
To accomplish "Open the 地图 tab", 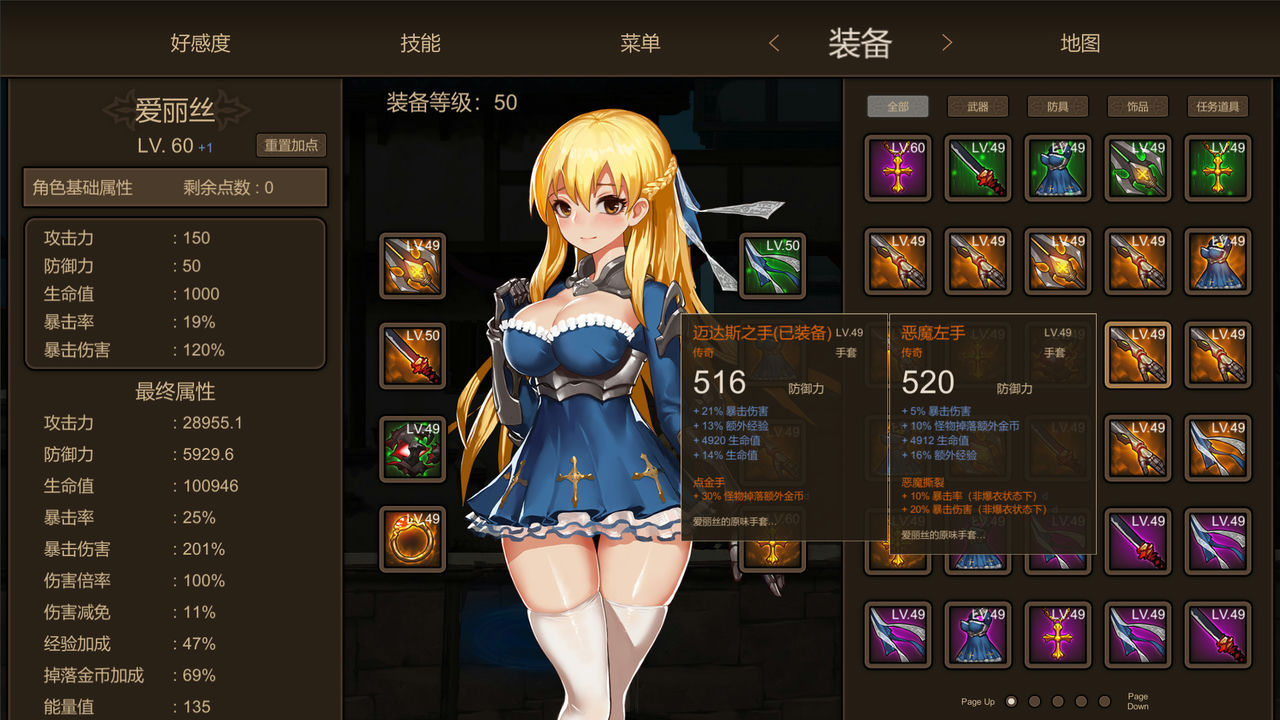I will [x=1078, y=43].
